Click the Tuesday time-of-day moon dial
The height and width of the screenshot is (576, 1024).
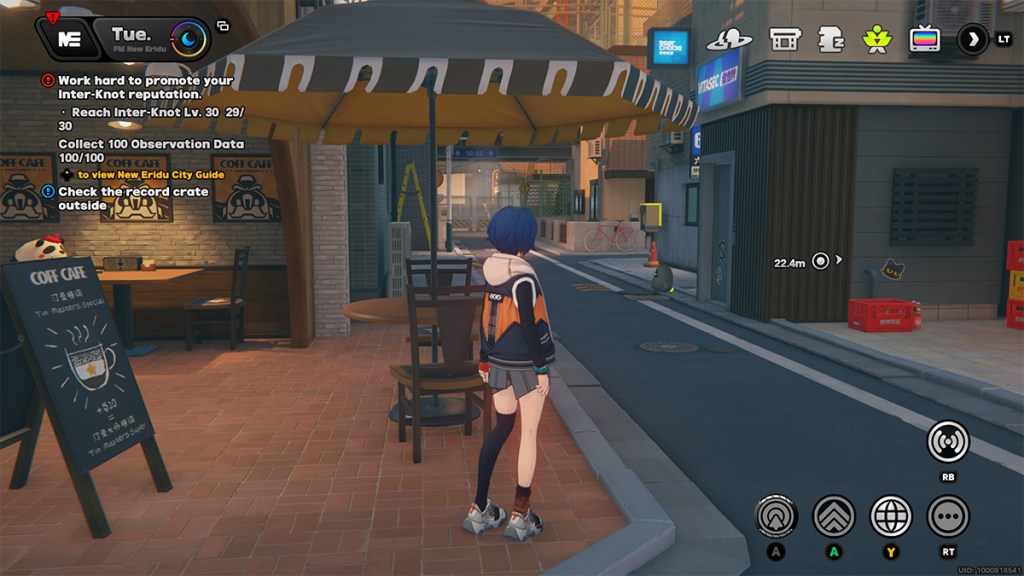[188, 39]
